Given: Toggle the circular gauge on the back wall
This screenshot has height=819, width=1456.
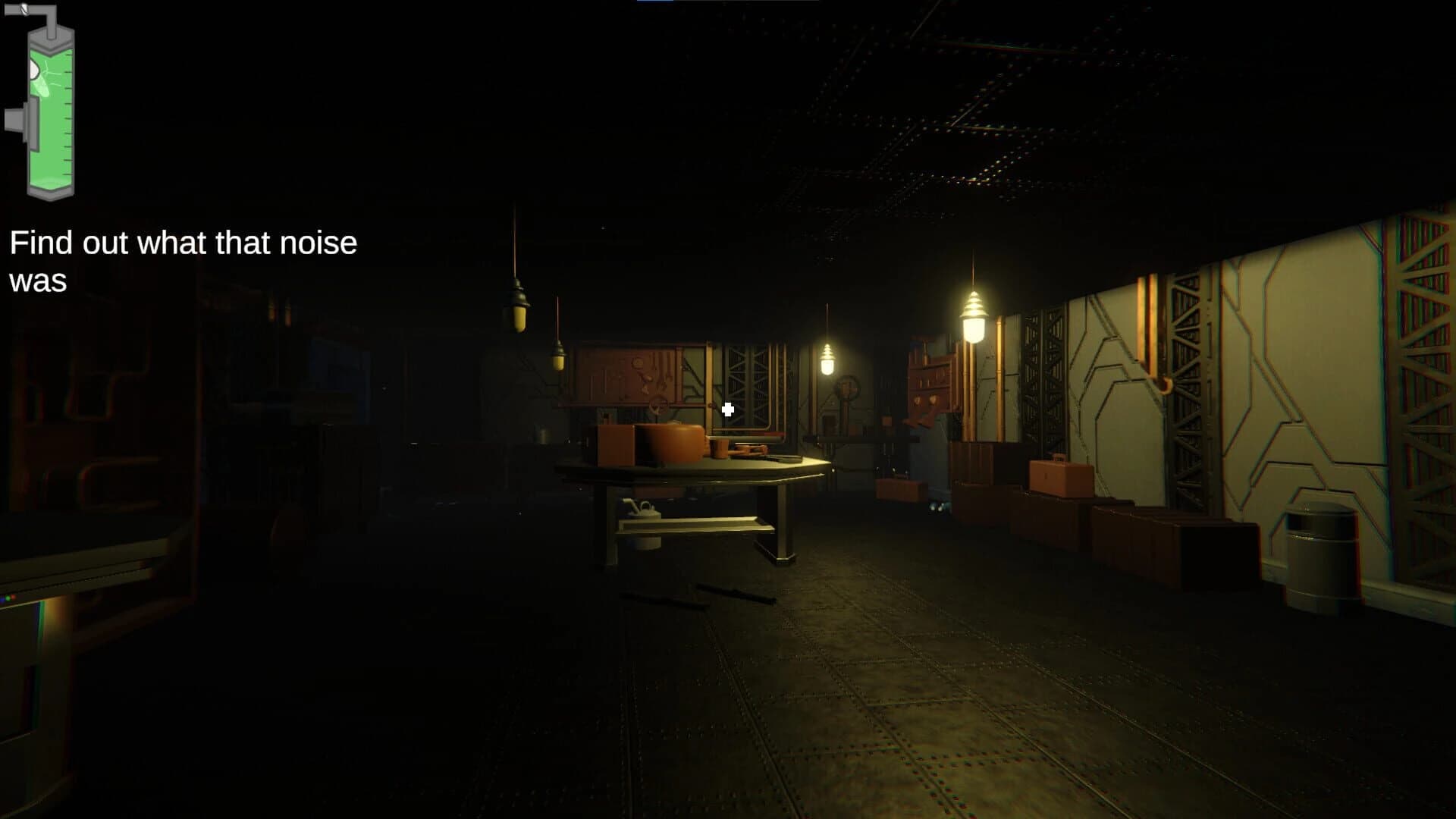Looking at the screenshot, I should tap(849, 387).
